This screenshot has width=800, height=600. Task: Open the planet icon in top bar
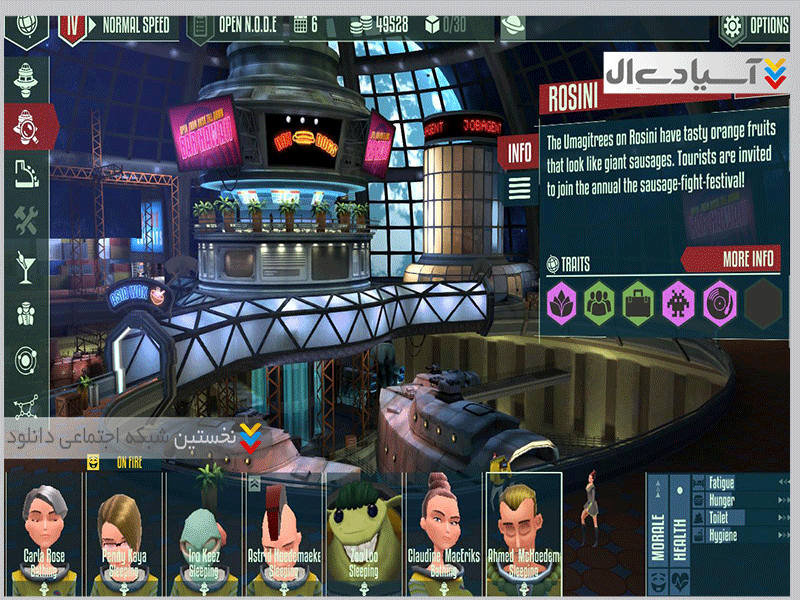pos(513,25)
